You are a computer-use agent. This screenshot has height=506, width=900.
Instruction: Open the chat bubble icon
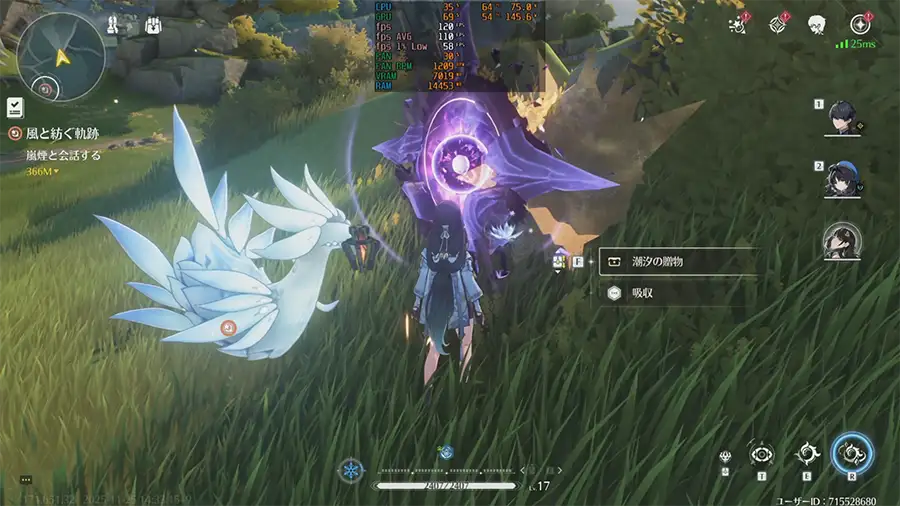(26, 480)
